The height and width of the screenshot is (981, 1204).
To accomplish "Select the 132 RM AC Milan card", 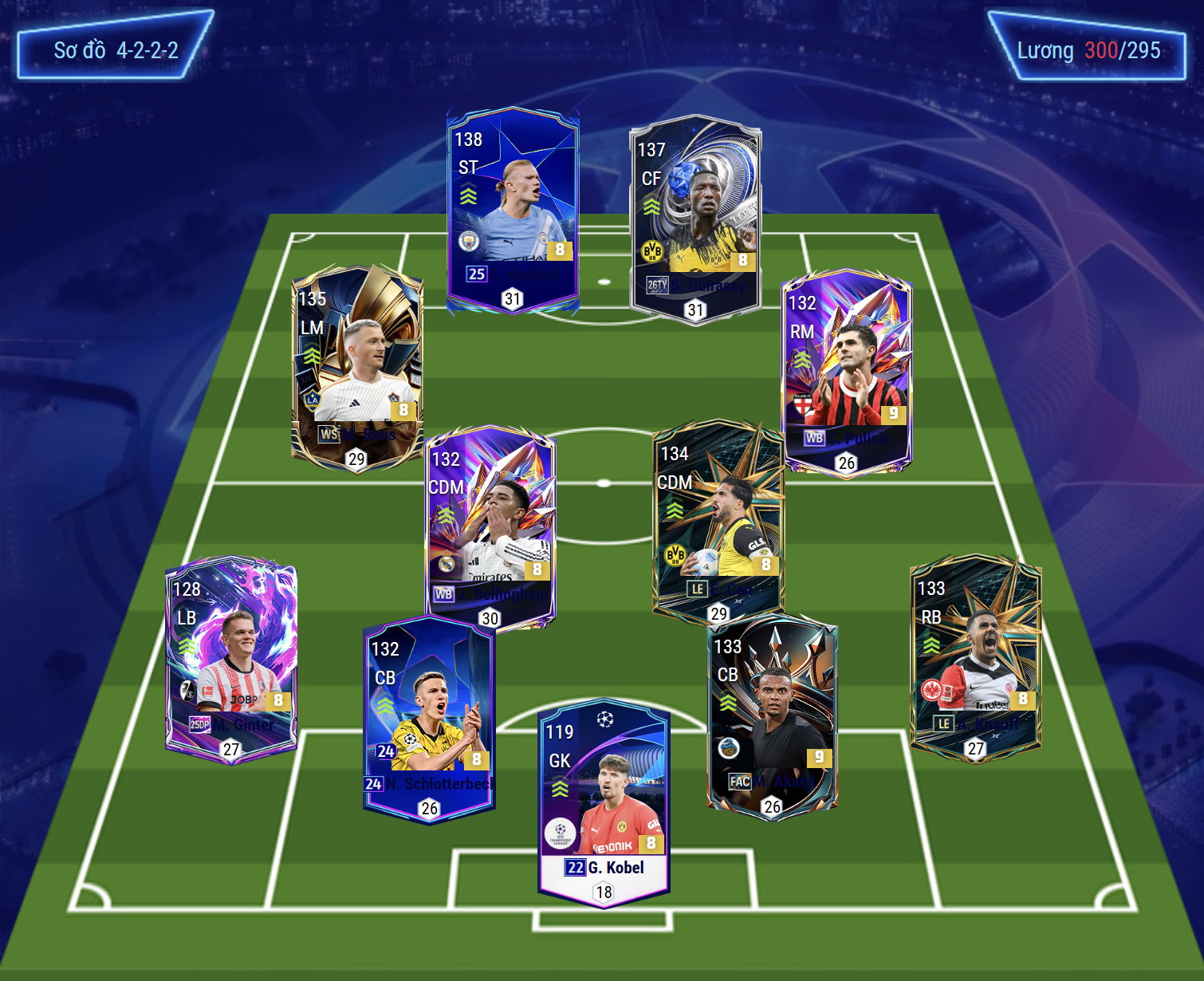I will click(x=847, y=371).
